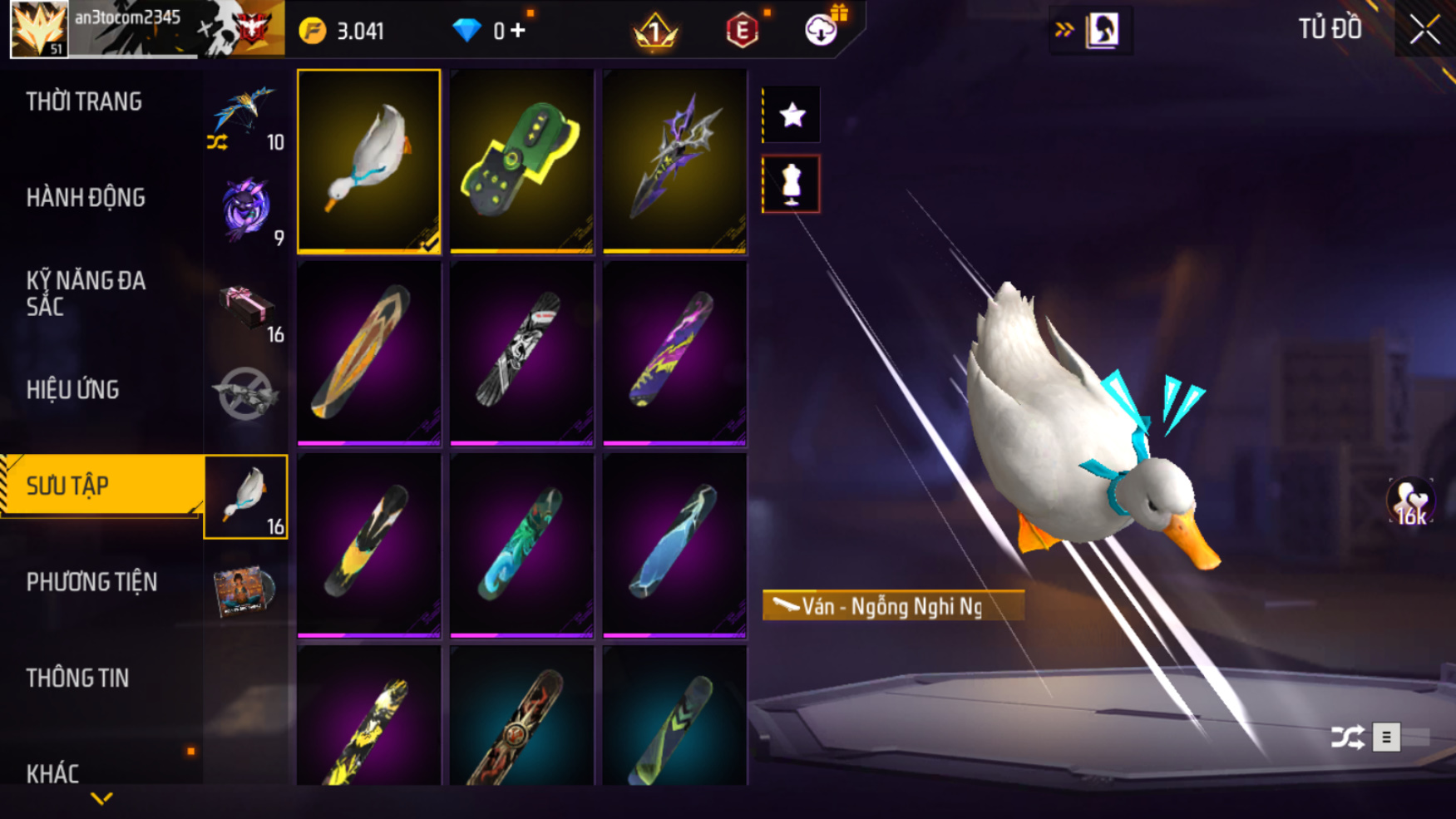Close the wardrobe with the X button

click(1424, 30)
